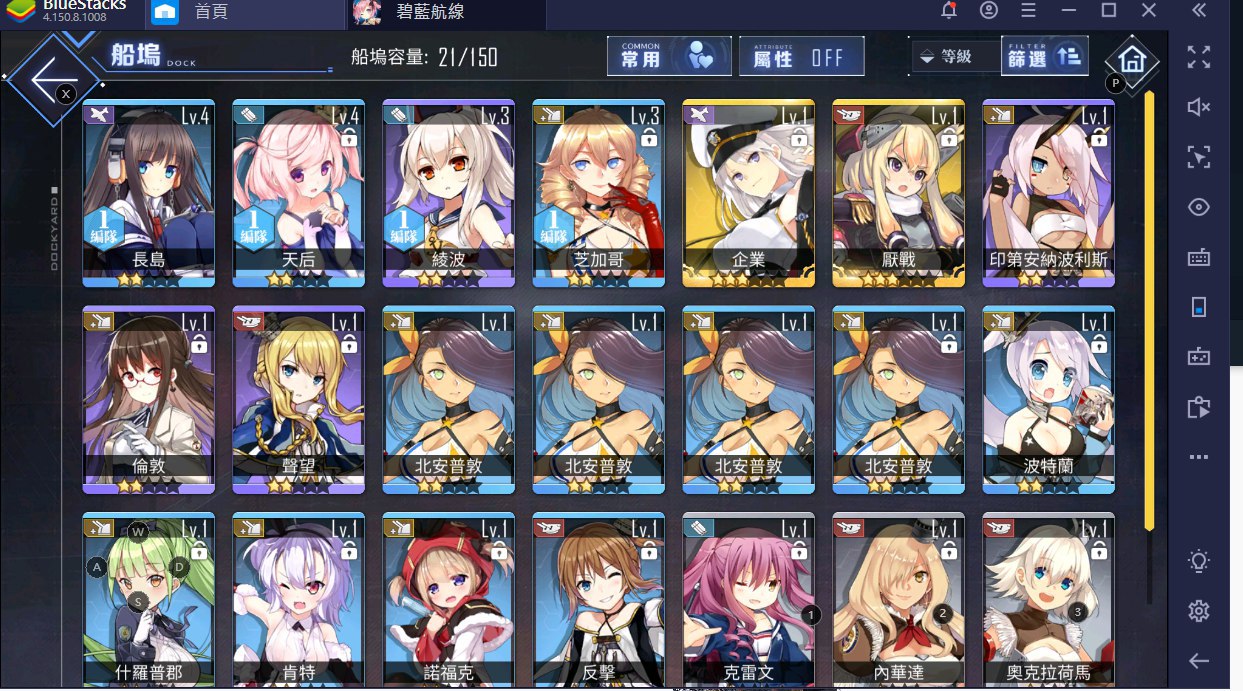Toggle the 常用 common filter
1243x691 pixels.
click(669, 57)
